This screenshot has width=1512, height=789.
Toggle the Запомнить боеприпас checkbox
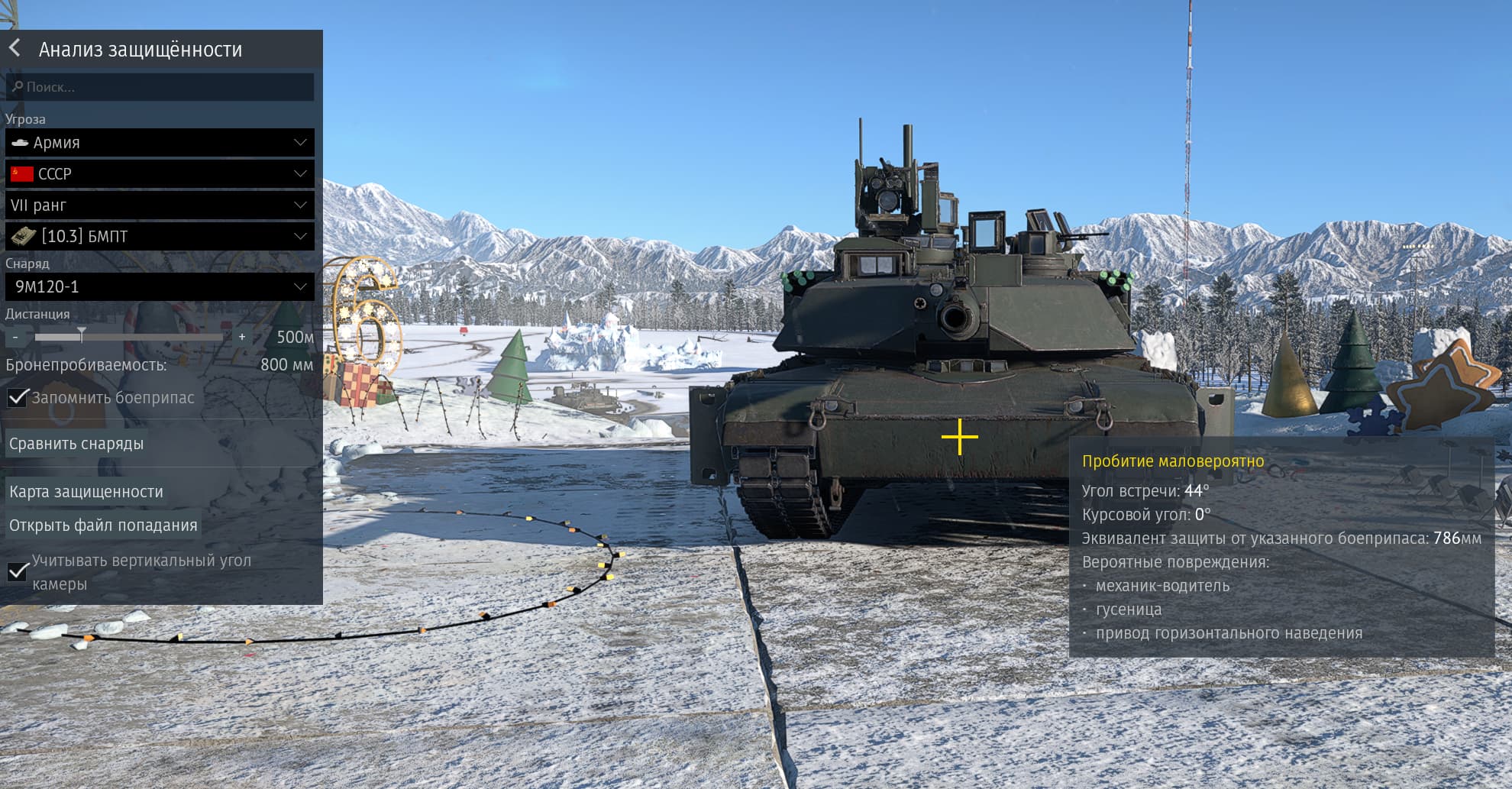point(17,398)
